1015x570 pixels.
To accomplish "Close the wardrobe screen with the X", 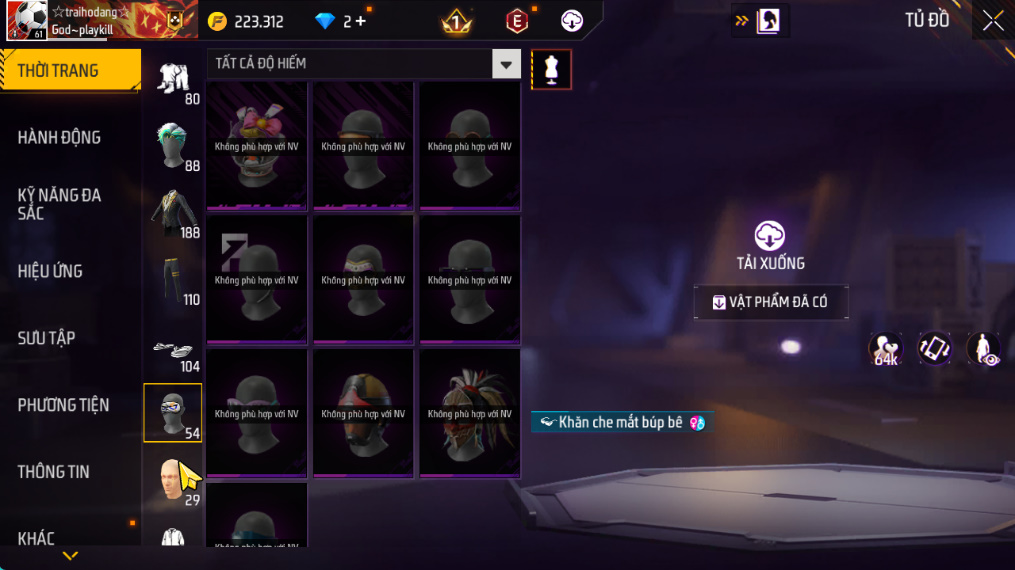I will pos(992,21).
